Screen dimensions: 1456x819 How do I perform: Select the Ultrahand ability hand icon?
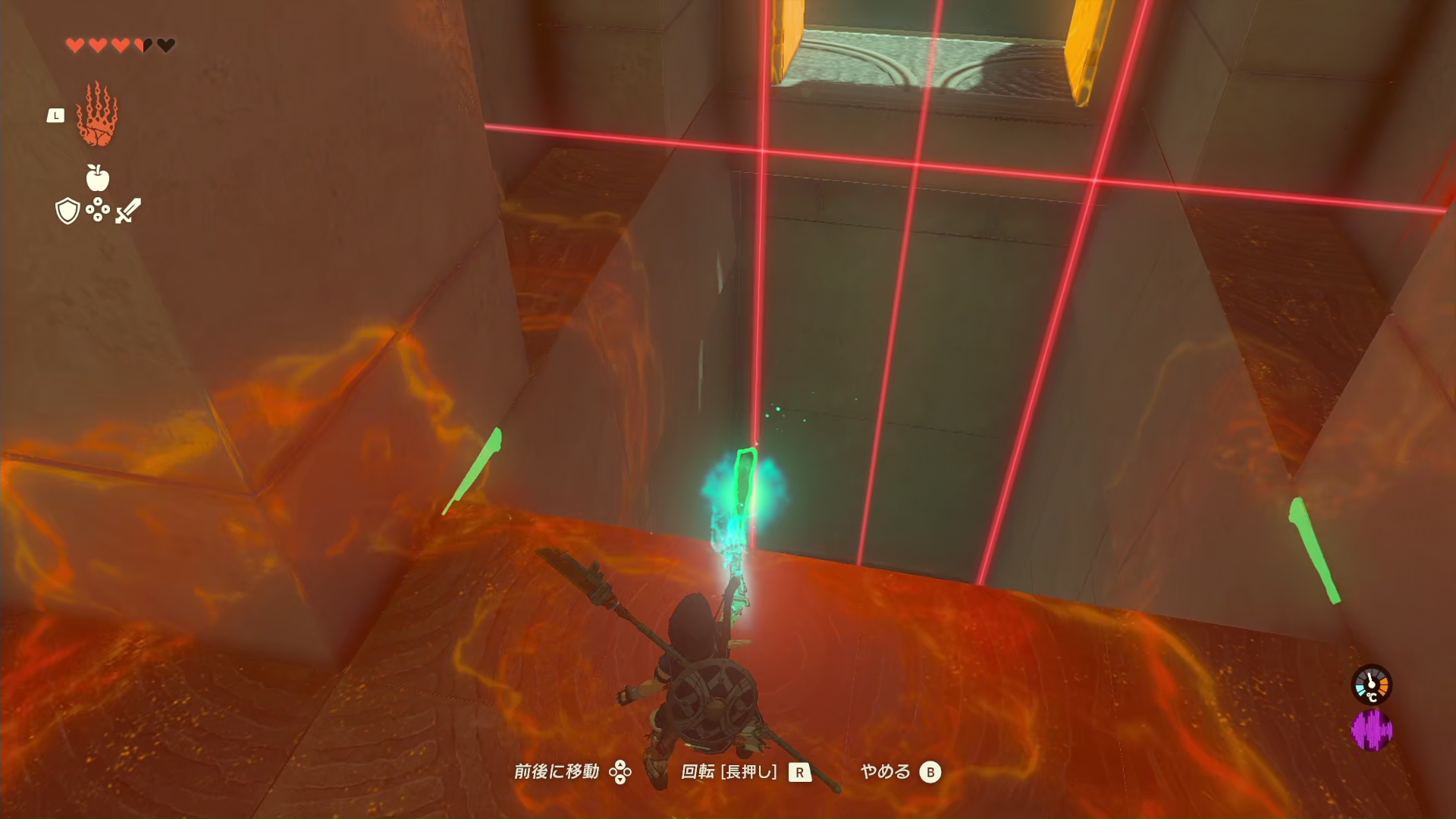pos(97,115)
